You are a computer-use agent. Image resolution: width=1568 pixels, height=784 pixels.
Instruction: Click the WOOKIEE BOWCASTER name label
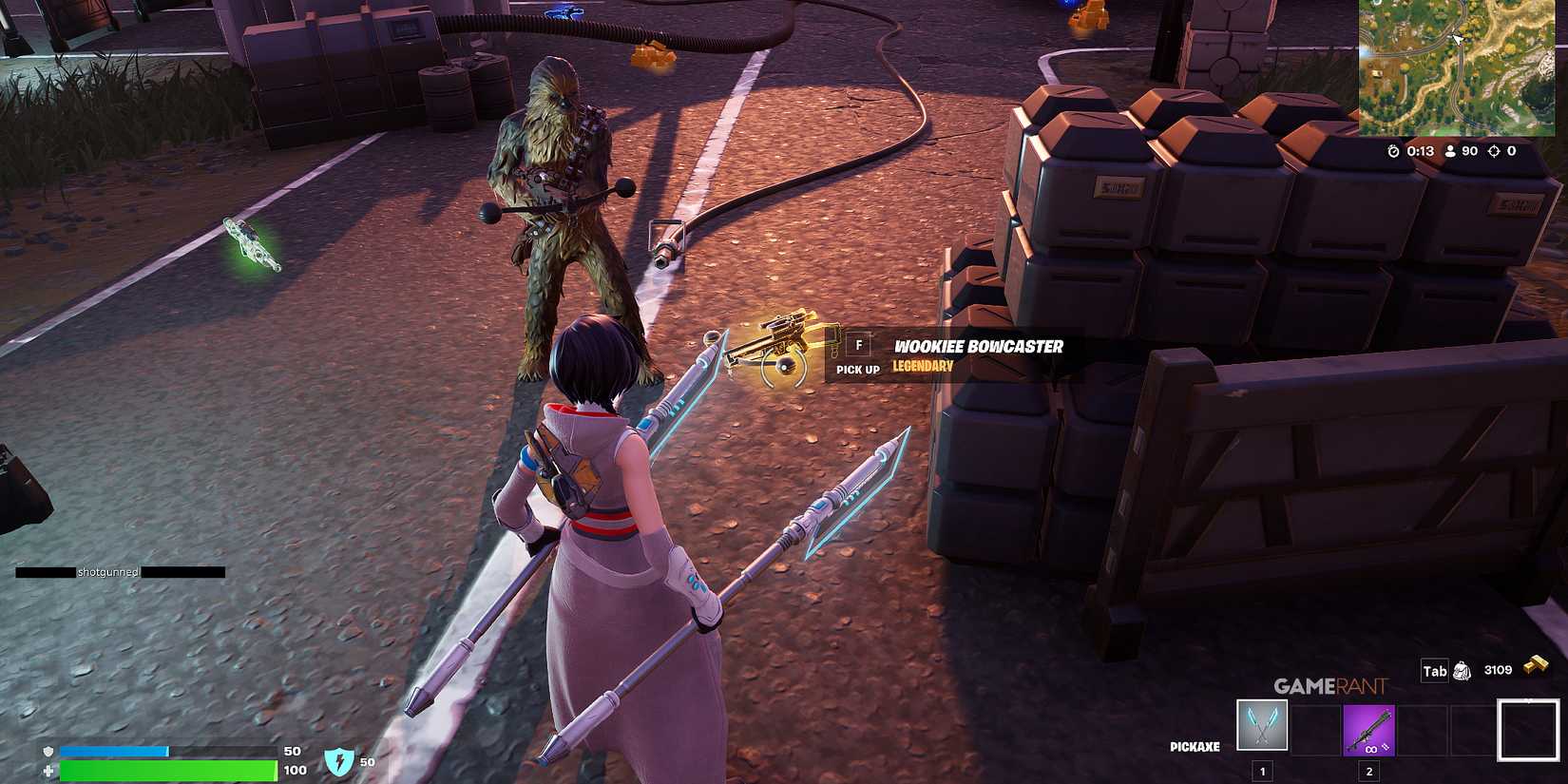[x=977, y=346]
